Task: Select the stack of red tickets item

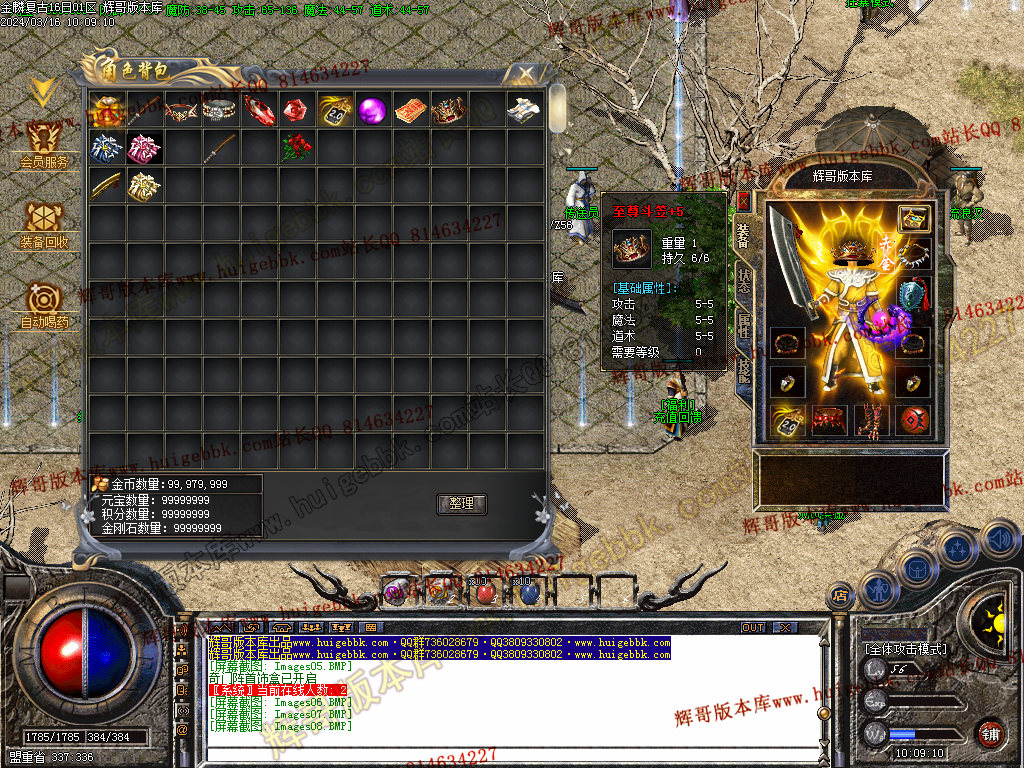Action: (x=410, y=110)
